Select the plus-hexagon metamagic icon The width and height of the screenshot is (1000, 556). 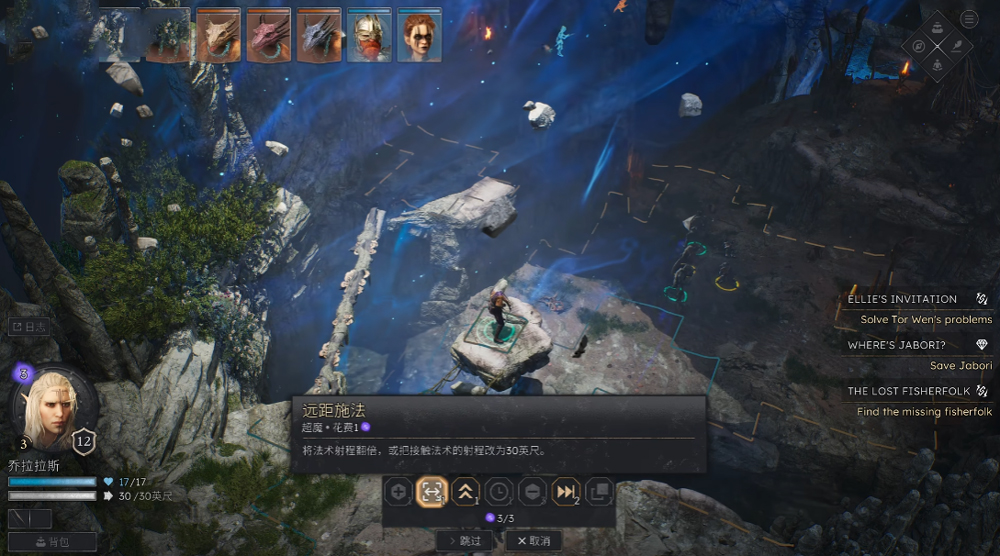click(x=398, y=491)
